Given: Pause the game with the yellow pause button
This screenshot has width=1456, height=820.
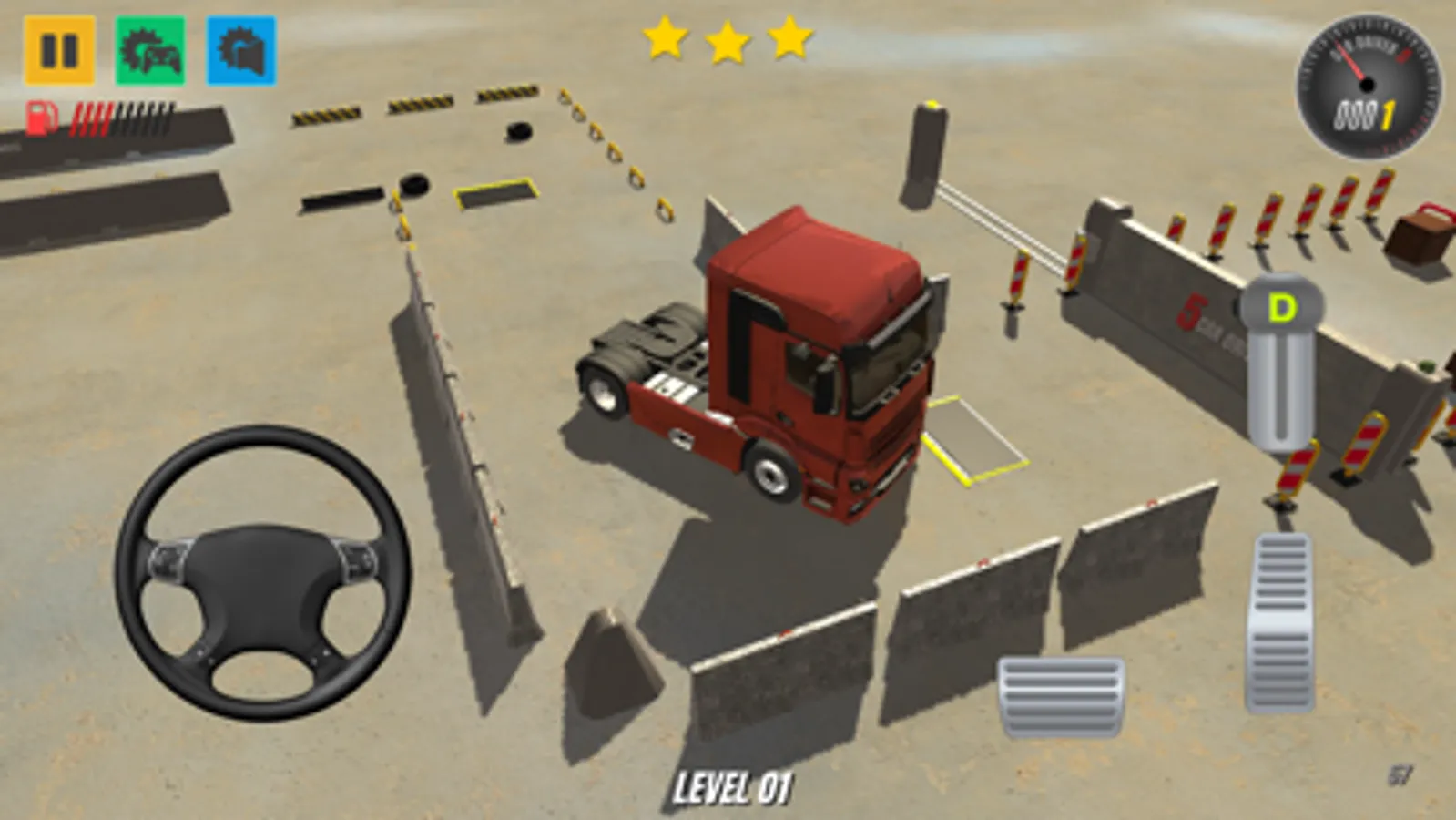Looking at the screenshot, I should tap(57, 50).
